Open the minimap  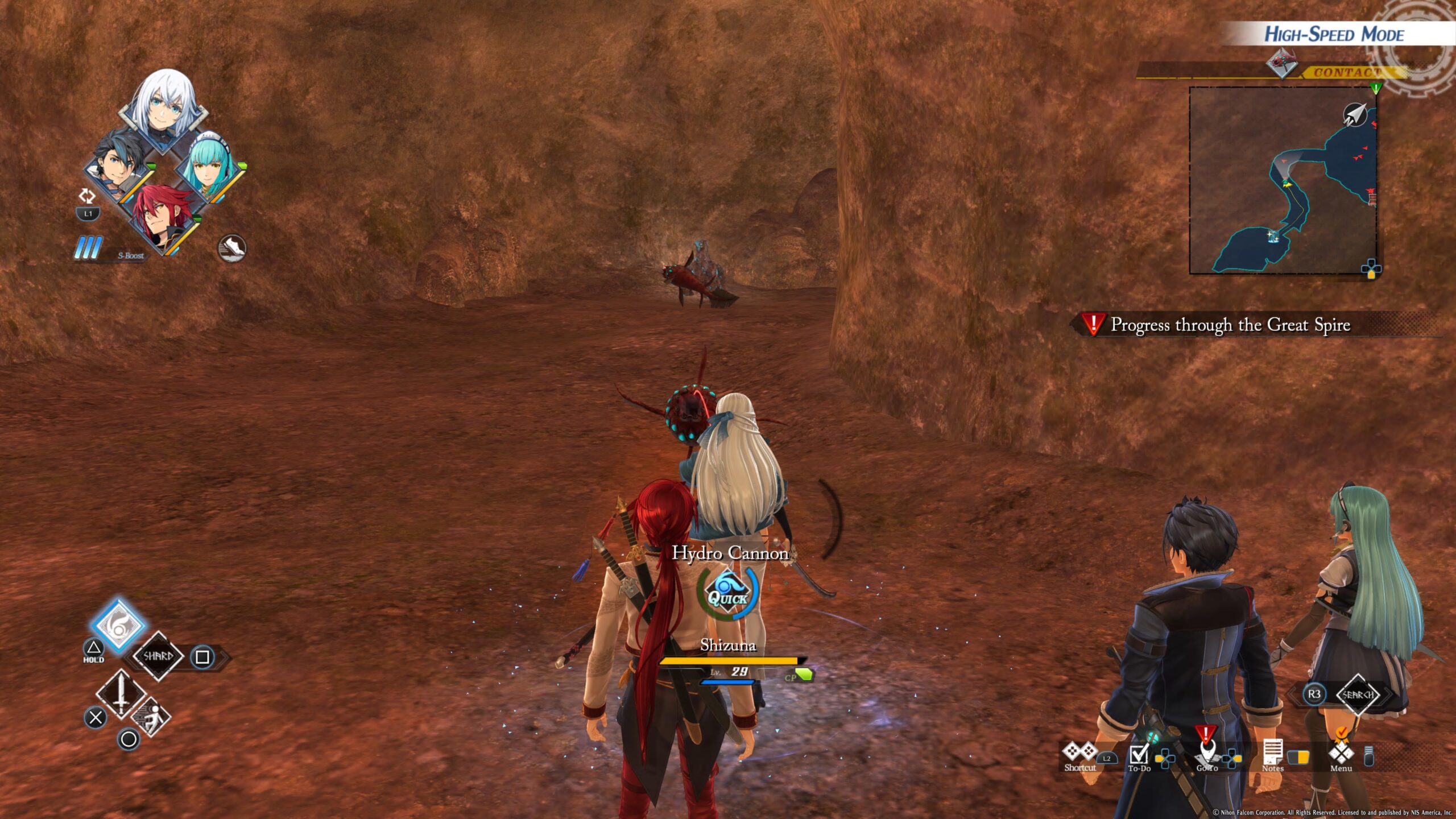click(x=1283, y=180)
